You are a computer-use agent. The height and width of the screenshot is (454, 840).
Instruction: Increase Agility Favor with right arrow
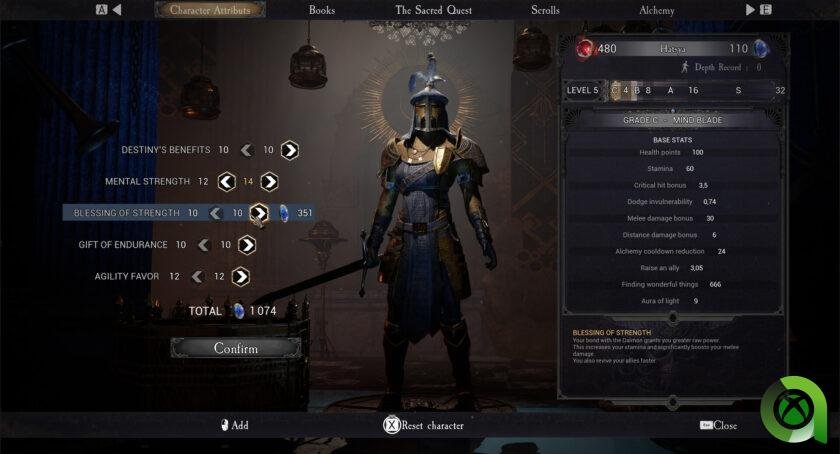(240, 277)
